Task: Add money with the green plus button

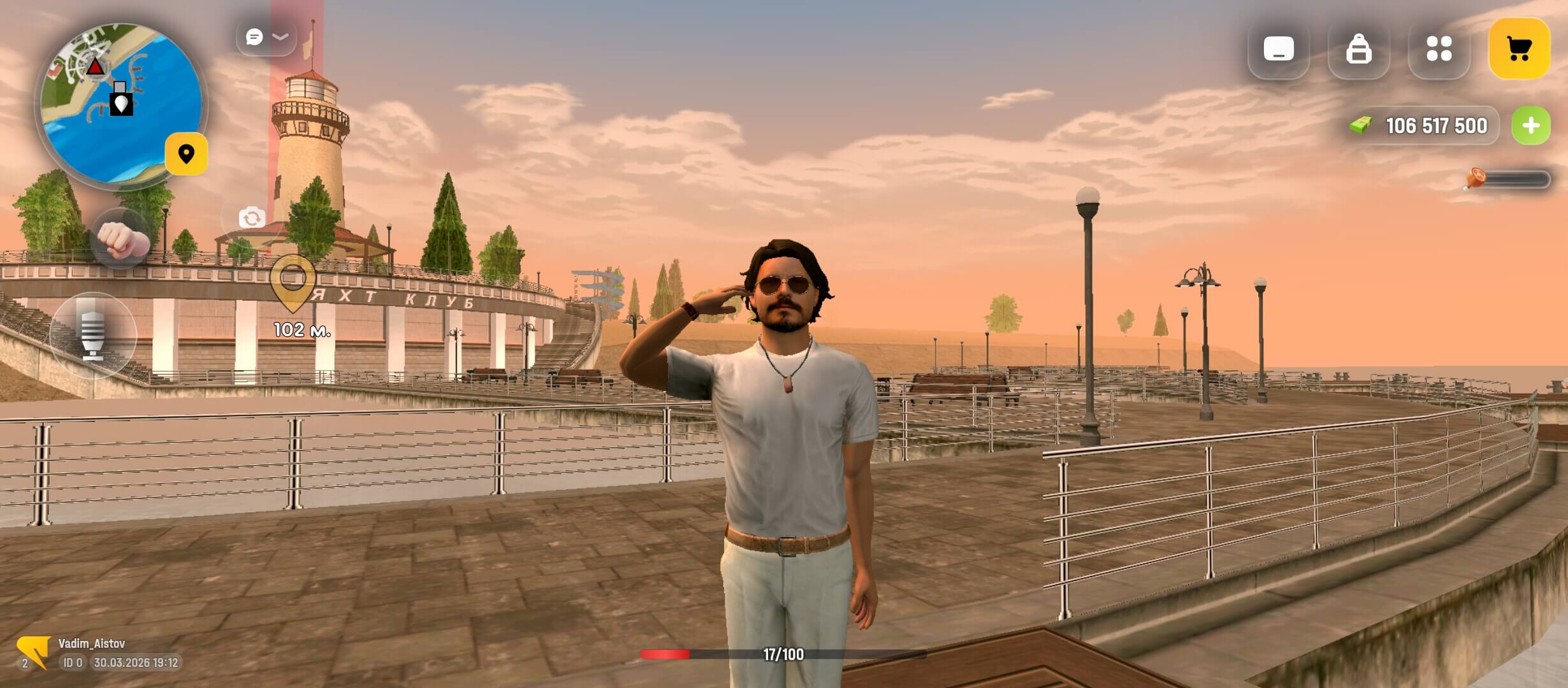Action: tap(1531, 125)
